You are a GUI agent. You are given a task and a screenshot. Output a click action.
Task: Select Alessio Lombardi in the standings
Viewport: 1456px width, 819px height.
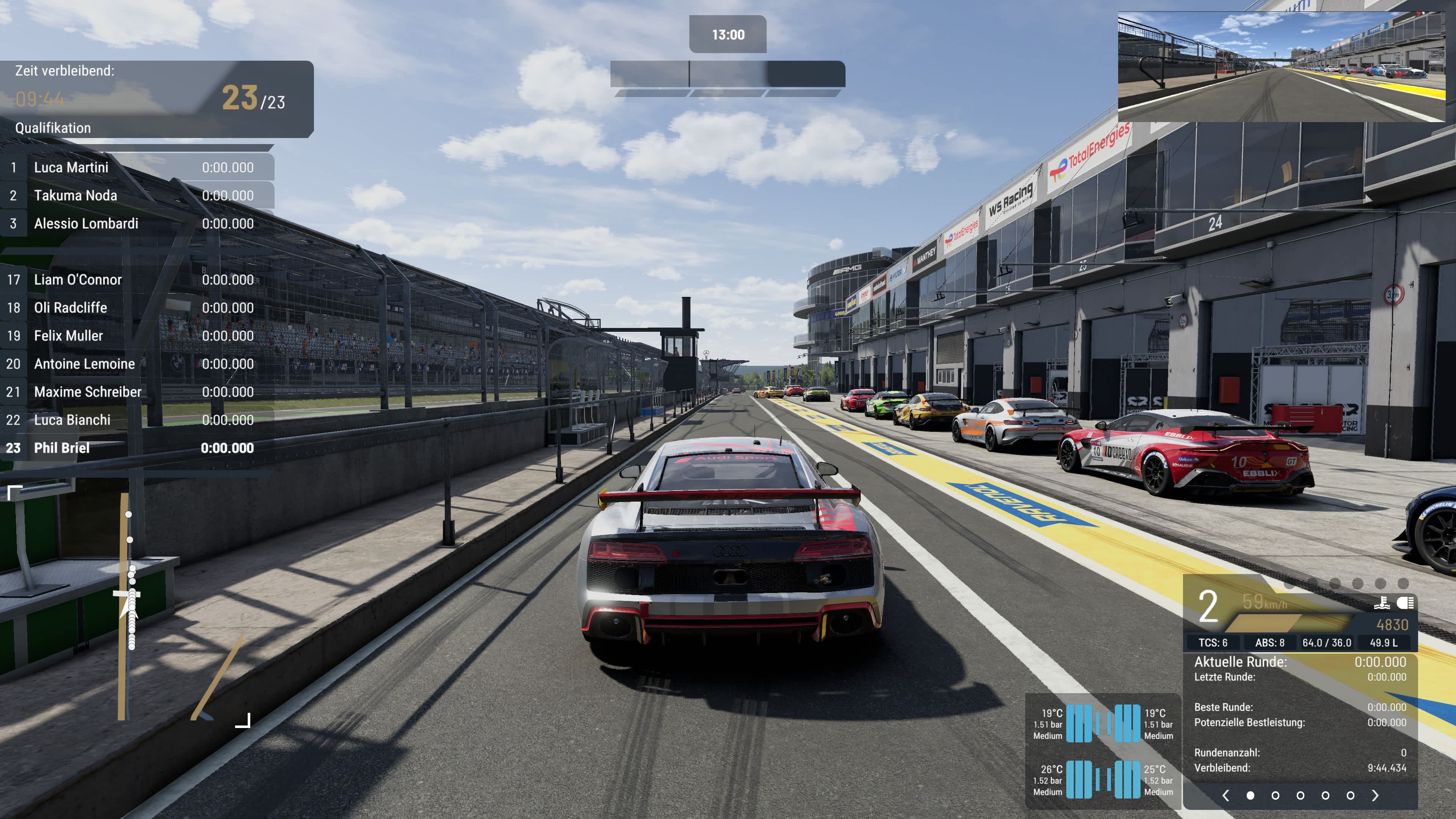(136, 223)
